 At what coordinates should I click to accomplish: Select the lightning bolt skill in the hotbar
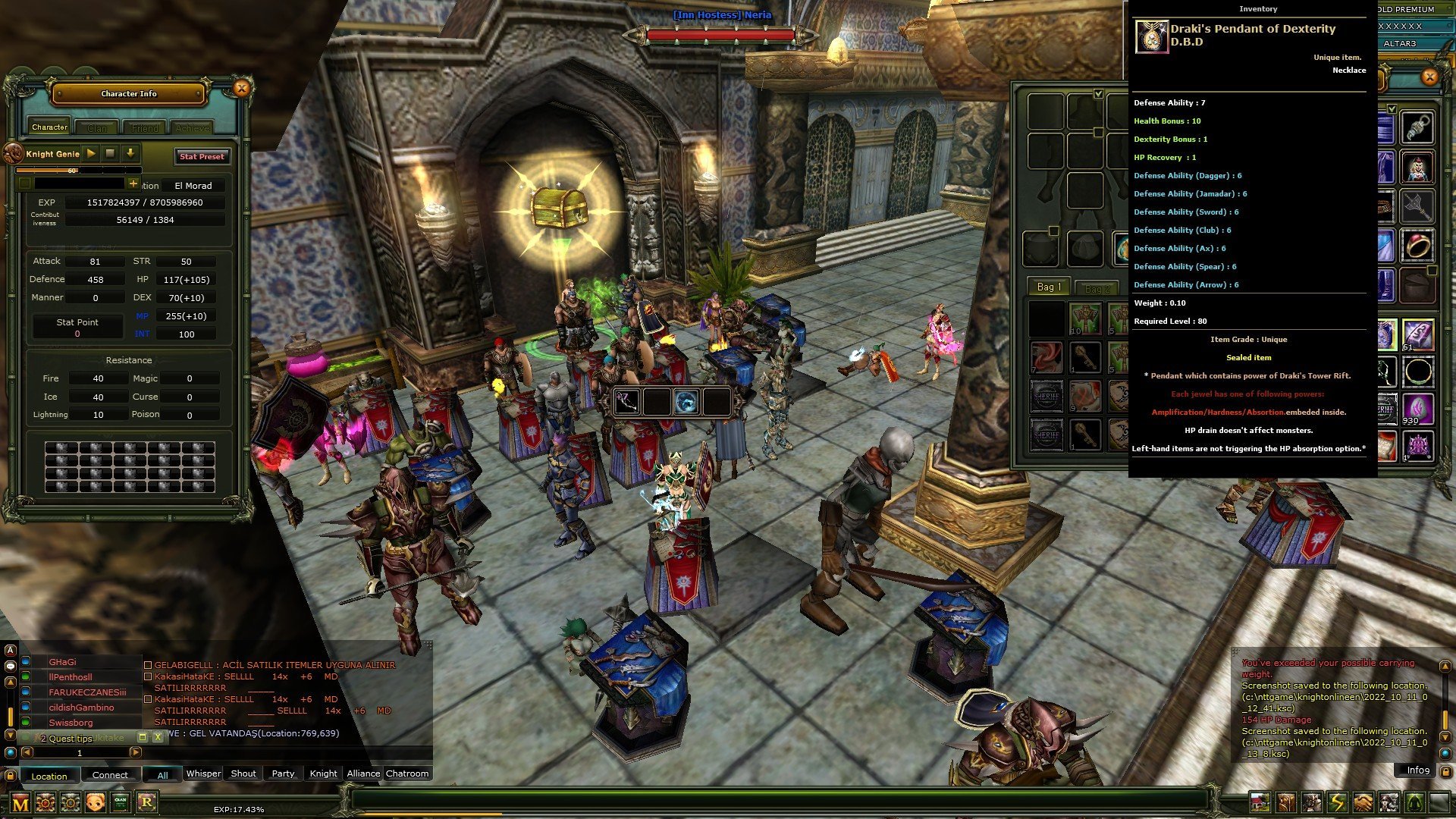pyautogui.click(x=1338, y=802)
